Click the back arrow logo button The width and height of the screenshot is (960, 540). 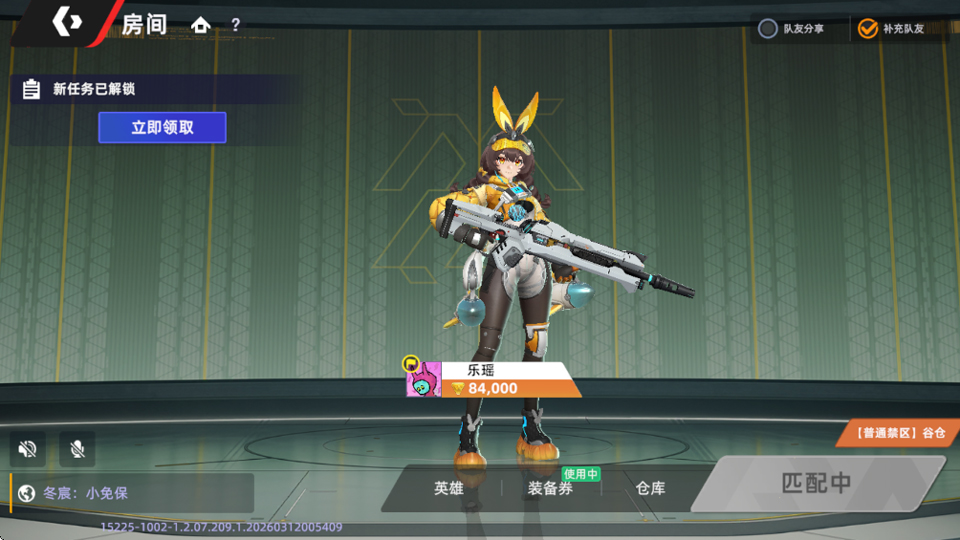point(67,23)
